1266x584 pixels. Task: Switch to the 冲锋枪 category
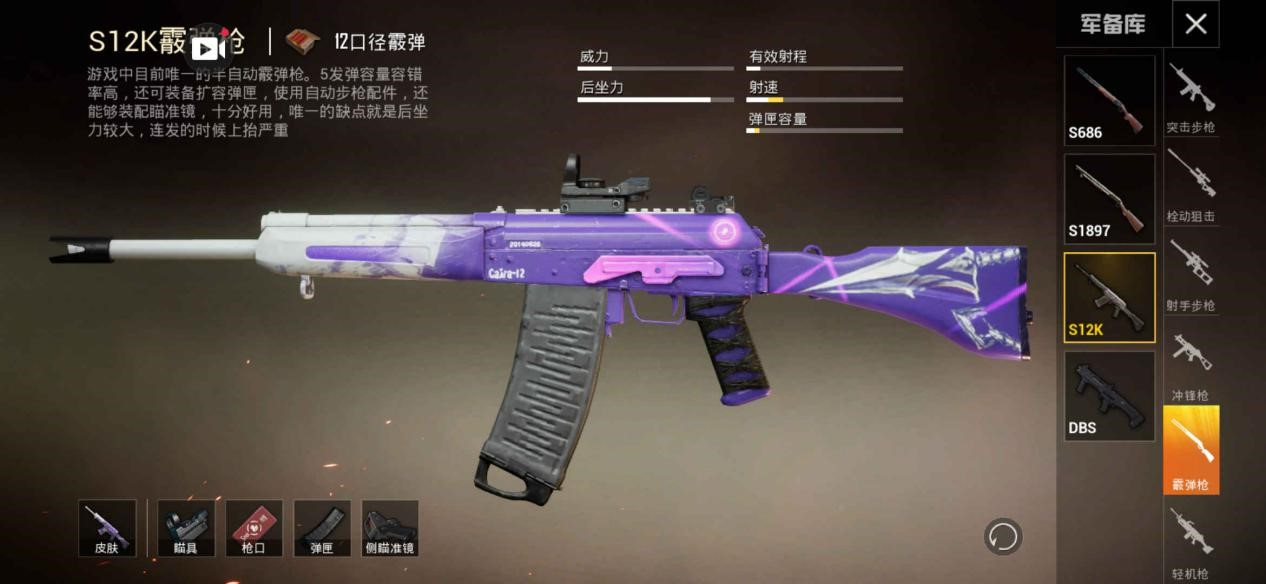click(x=1190, y=364)
